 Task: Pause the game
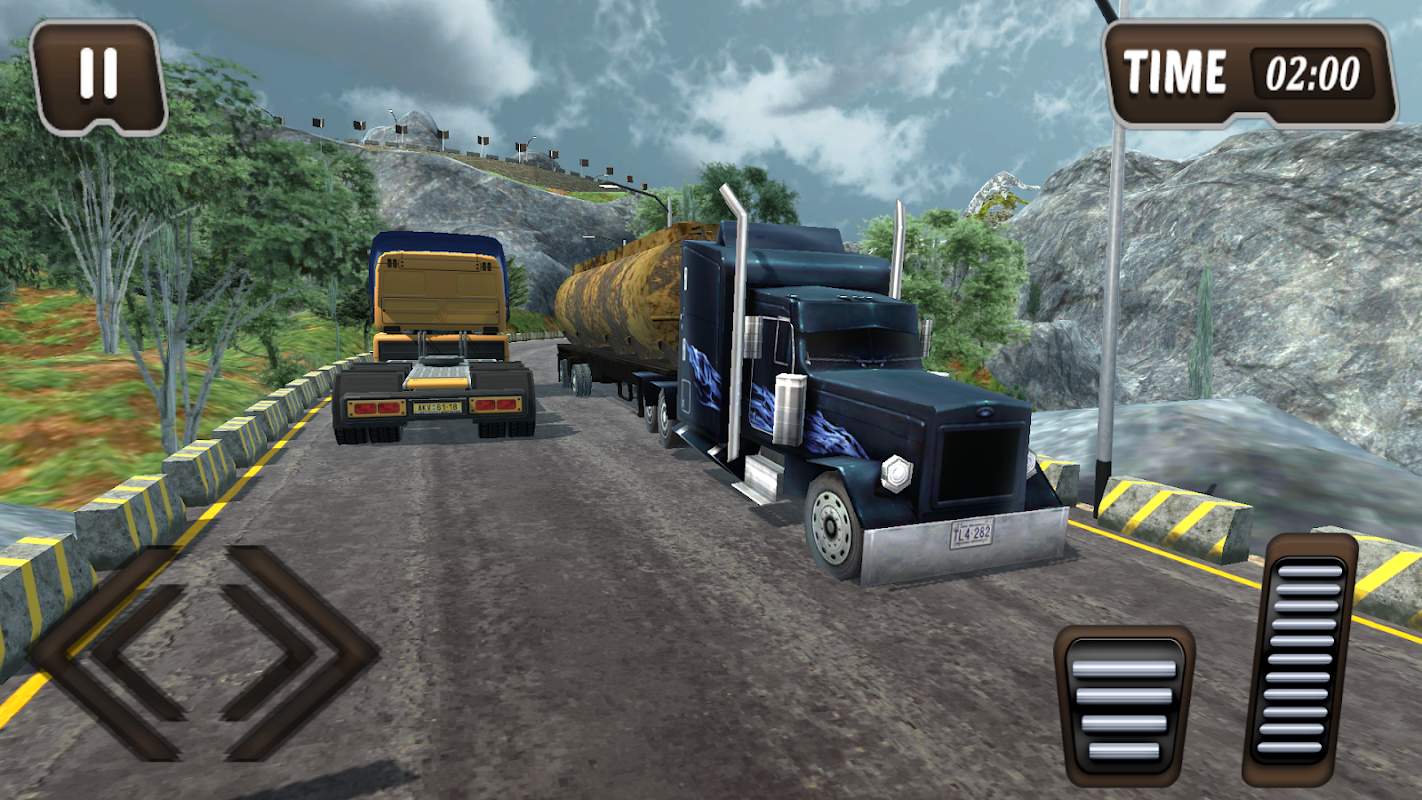tap(98, 74)
